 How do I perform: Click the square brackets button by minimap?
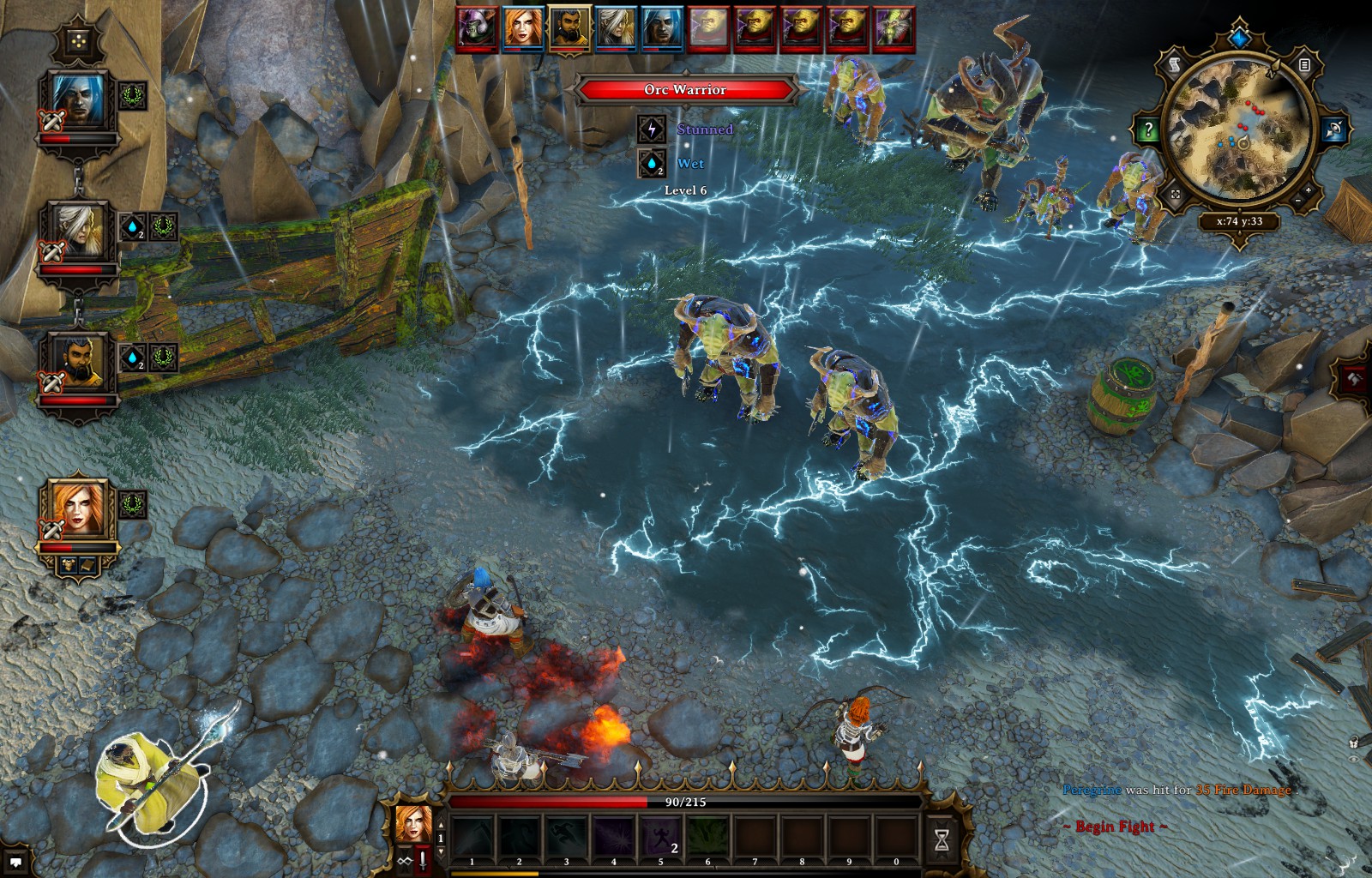click(x=1176, y=195)
